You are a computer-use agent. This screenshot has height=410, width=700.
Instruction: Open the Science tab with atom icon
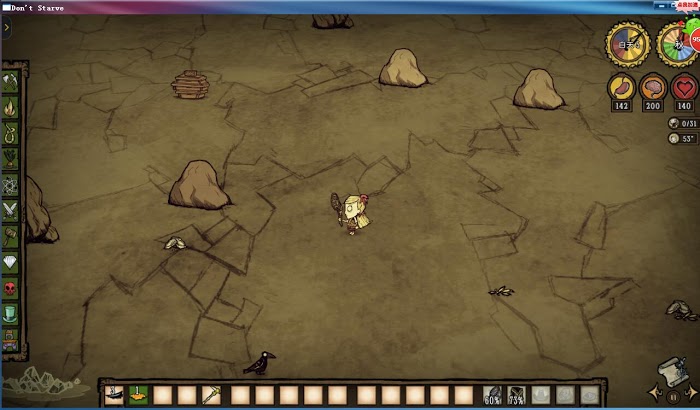11,184
